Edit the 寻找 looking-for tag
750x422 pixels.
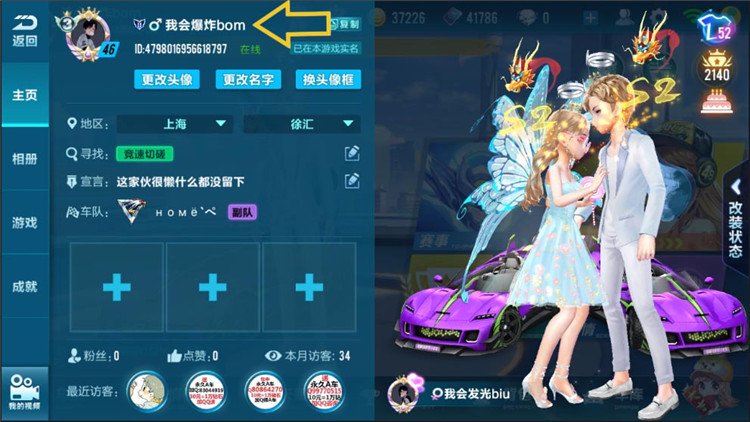352,153
